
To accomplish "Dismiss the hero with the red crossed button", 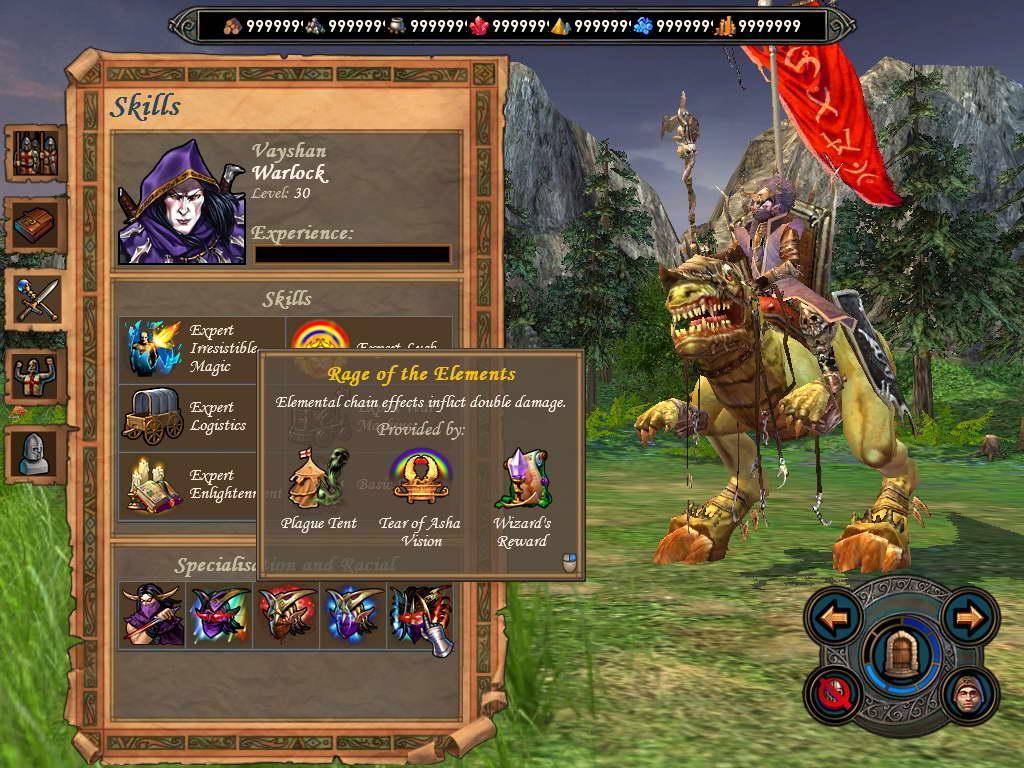I will pyautogui.click(x=835, y=694).
